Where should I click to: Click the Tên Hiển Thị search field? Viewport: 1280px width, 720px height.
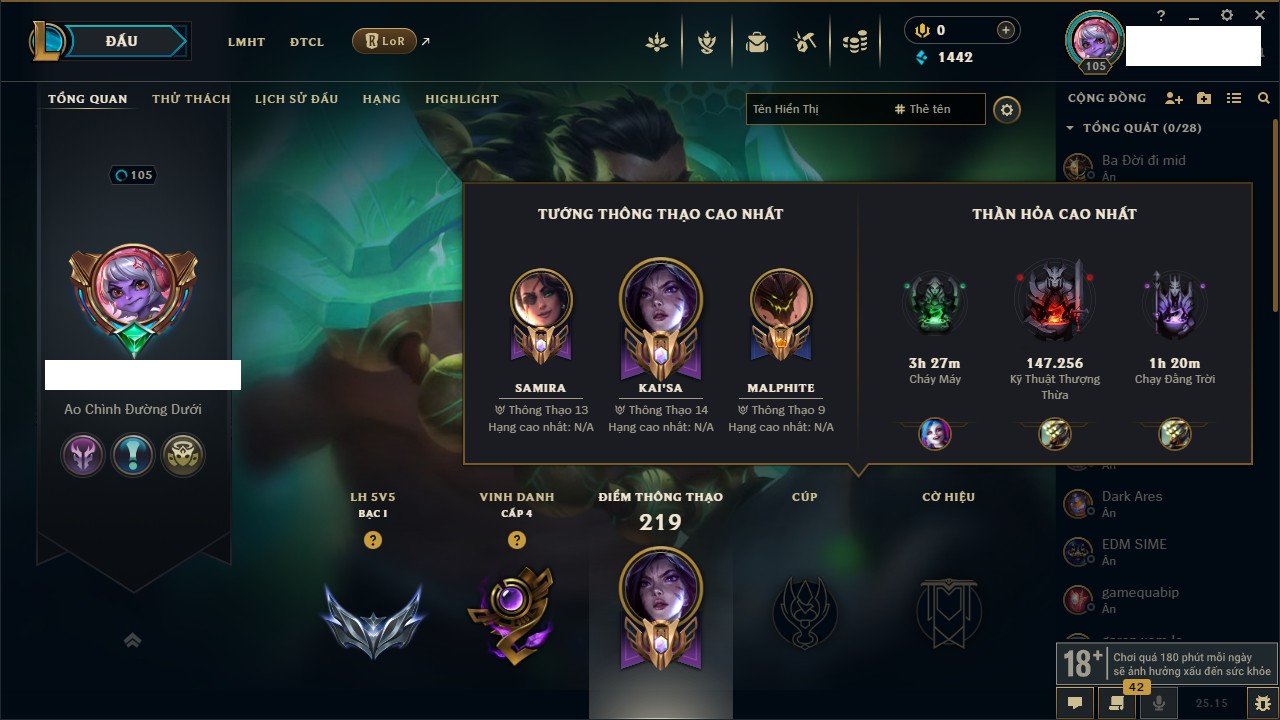click(x=815, y=109)
